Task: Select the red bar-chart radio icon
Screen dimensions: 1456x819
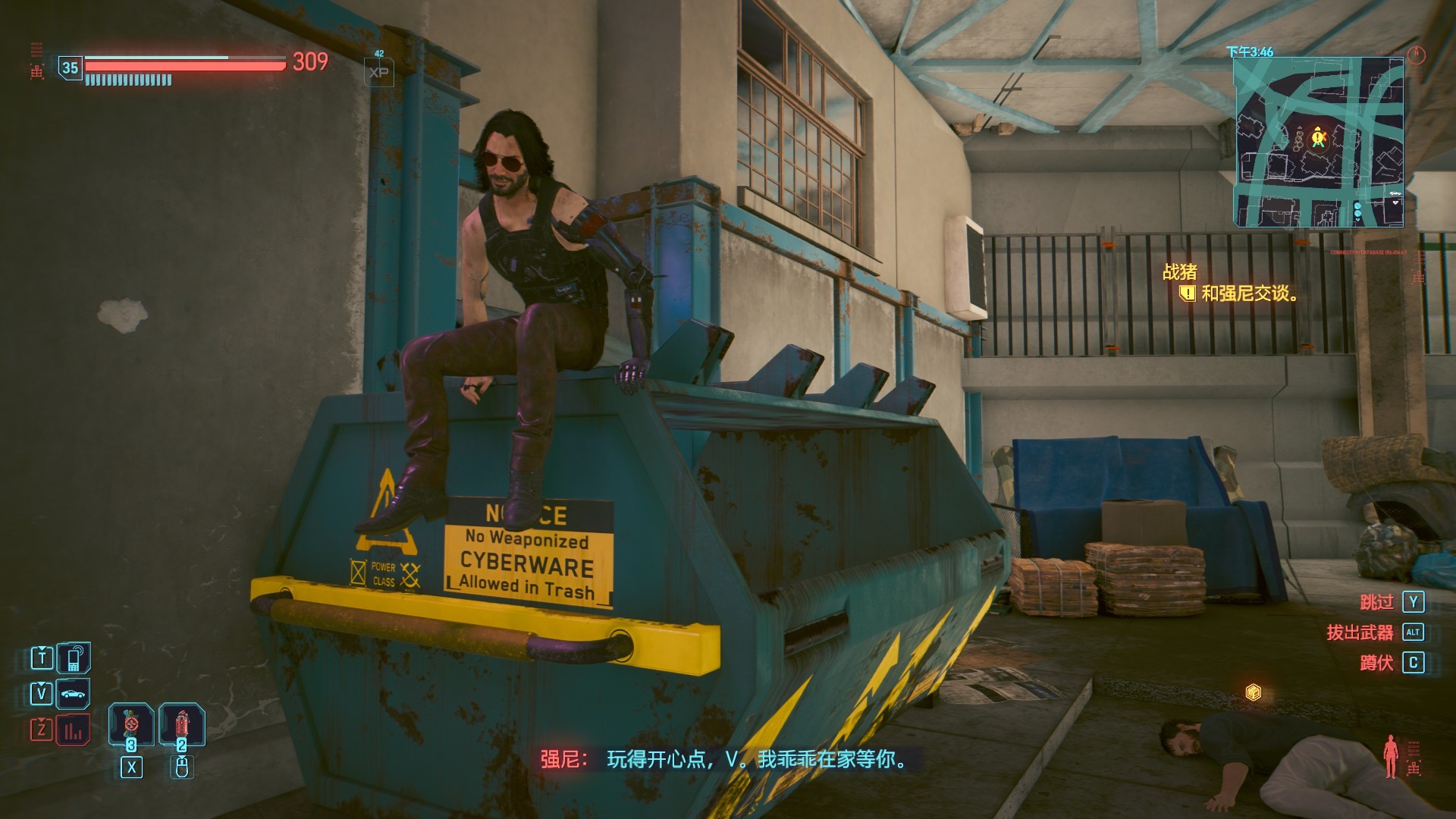Action: click(74, 730)
